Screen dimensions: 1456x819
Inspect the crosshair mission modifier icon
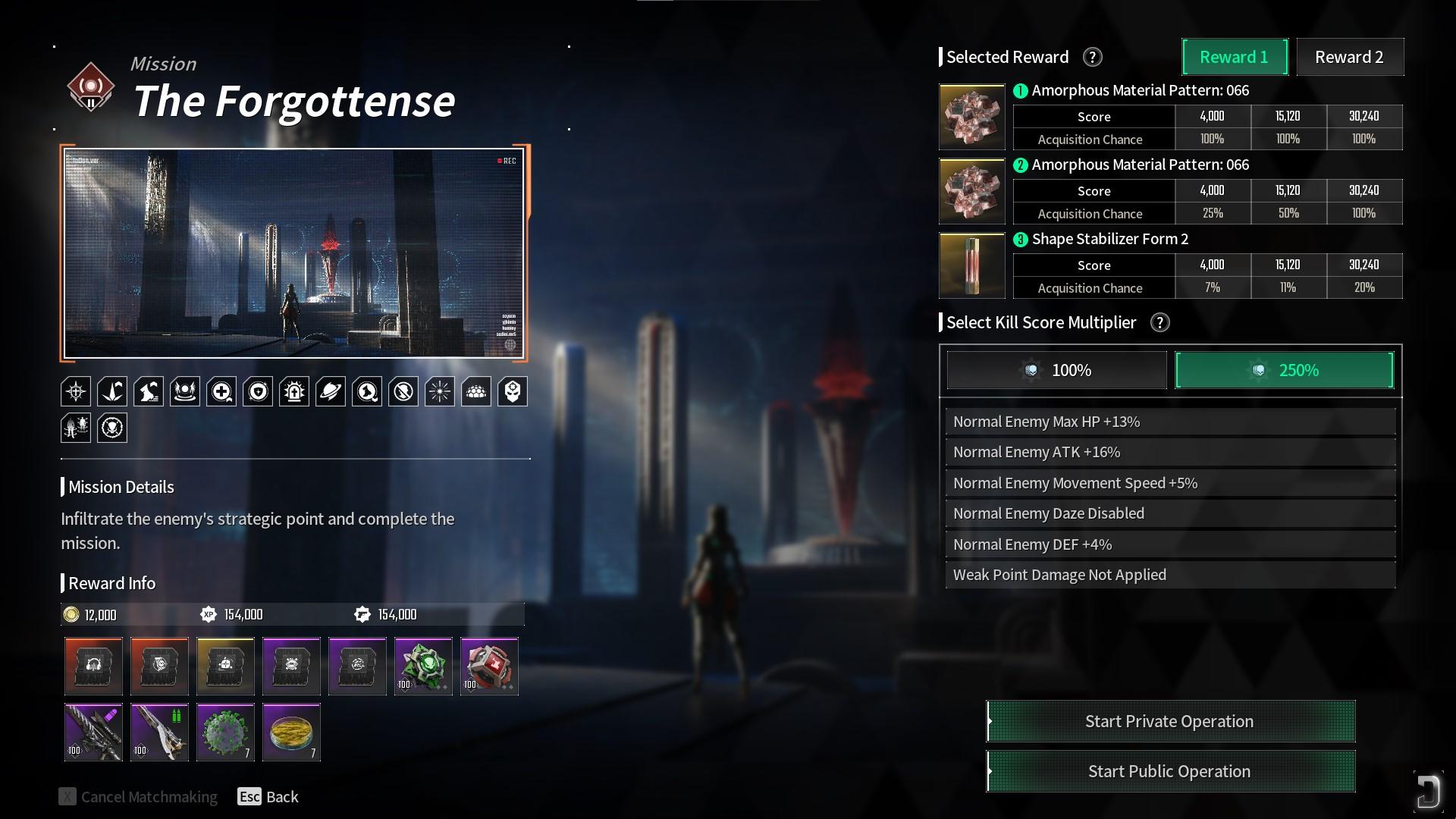coord(76,391)
